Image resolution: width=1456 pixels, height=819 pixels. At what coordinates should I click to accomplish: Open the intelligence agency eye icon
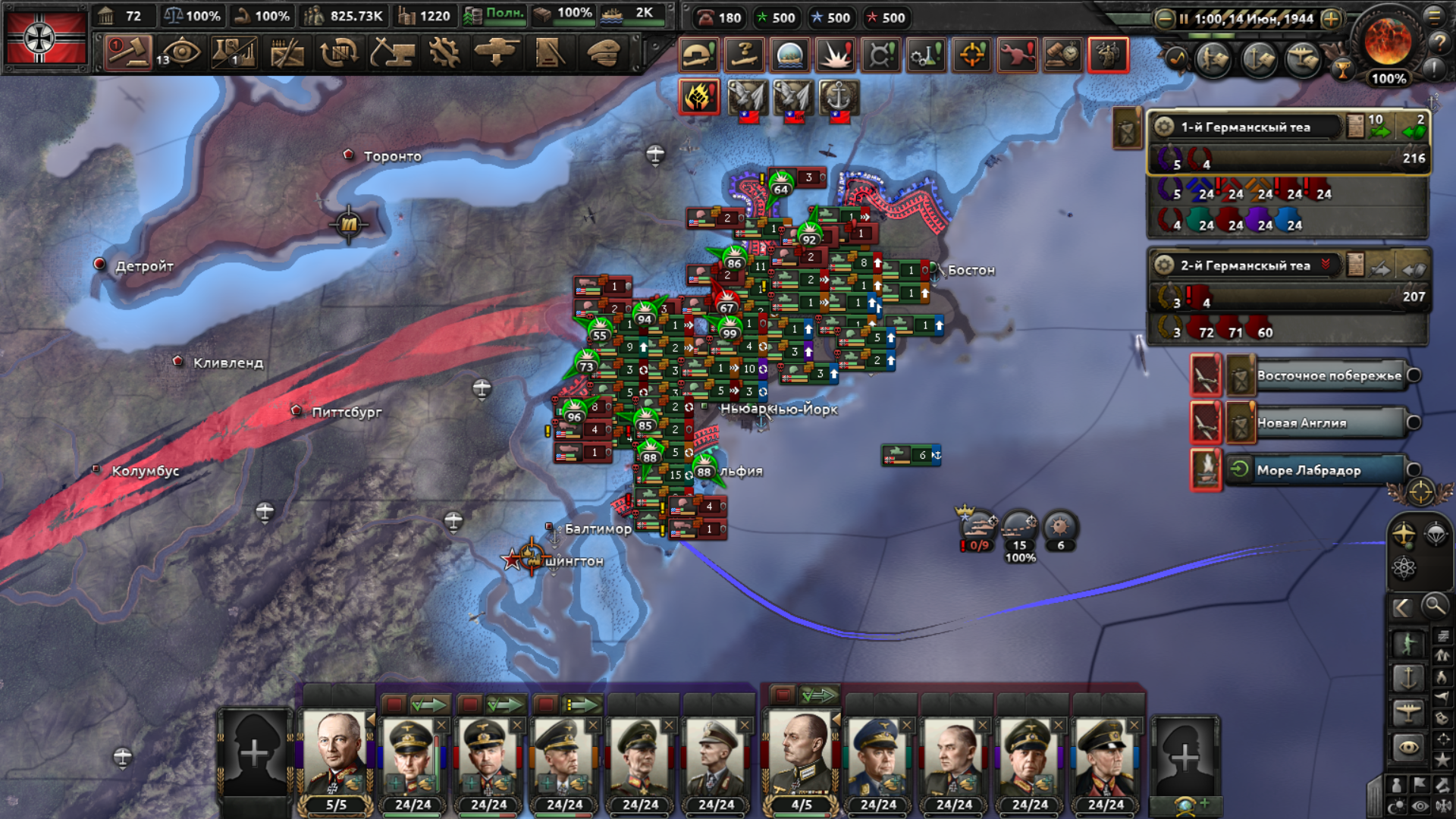[x=180, y=53]
